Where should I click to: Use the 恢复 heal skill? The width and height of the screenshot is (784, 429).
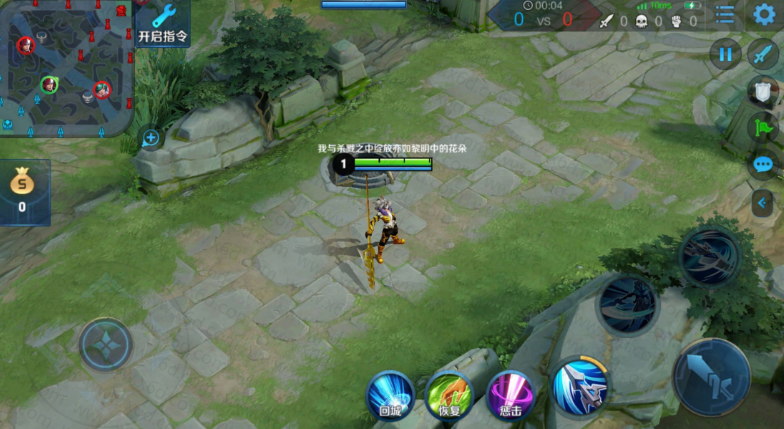click(x=449, y=393)
